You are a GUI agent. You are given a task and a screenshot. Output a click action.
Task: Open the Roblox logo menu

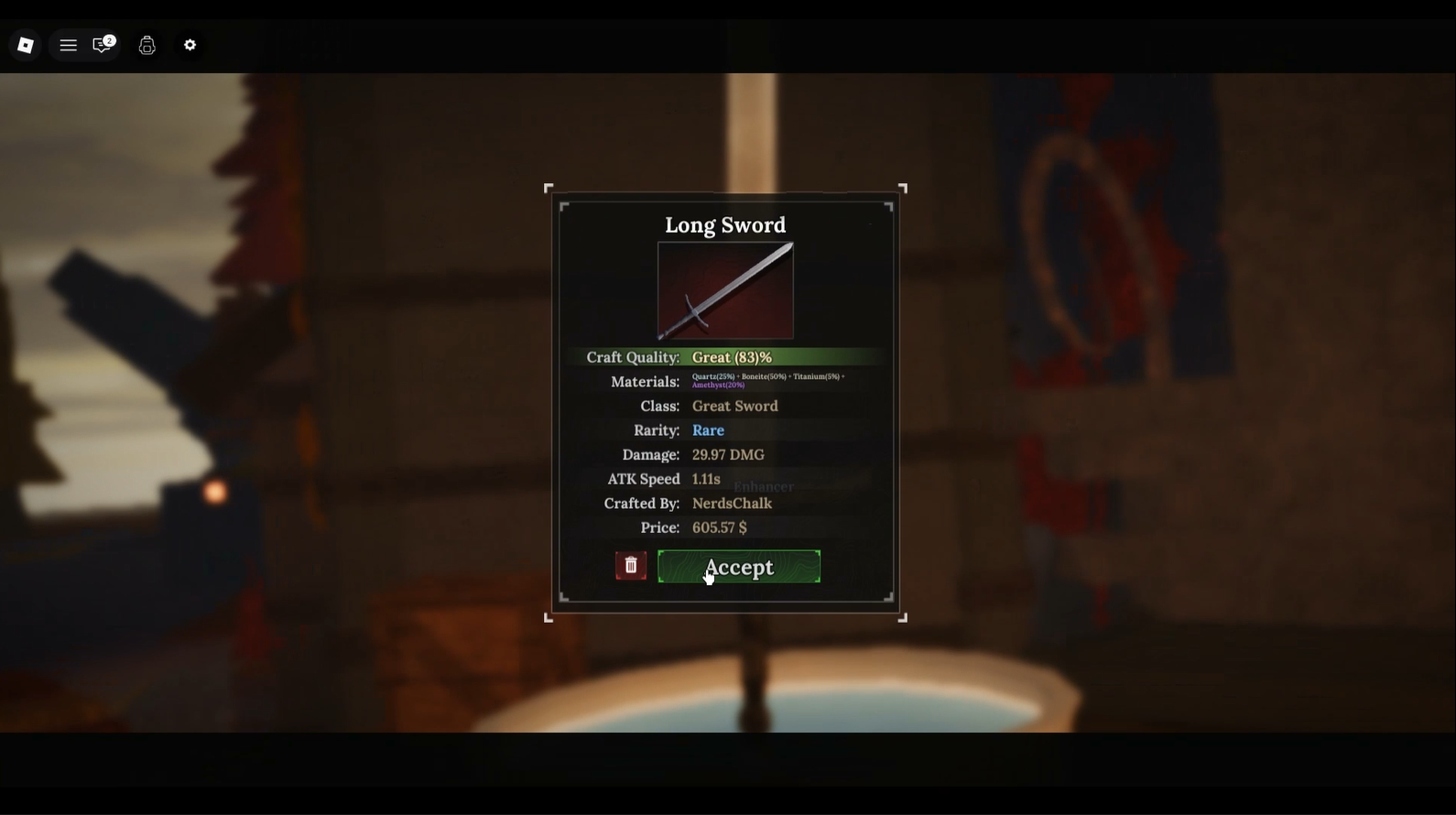[26, 45]
